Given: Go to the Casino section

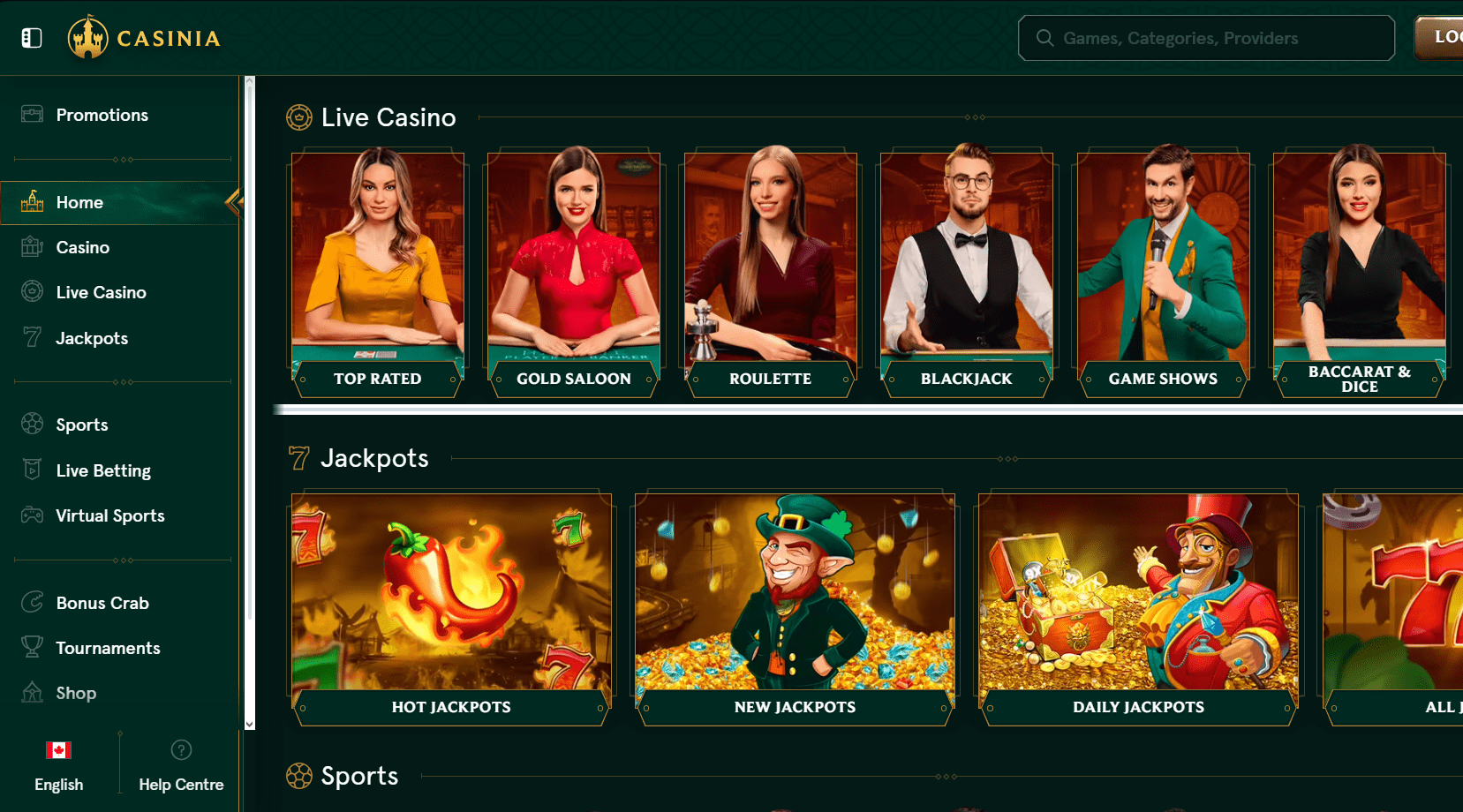Looking at the screenshot, I should pos(82,247).
